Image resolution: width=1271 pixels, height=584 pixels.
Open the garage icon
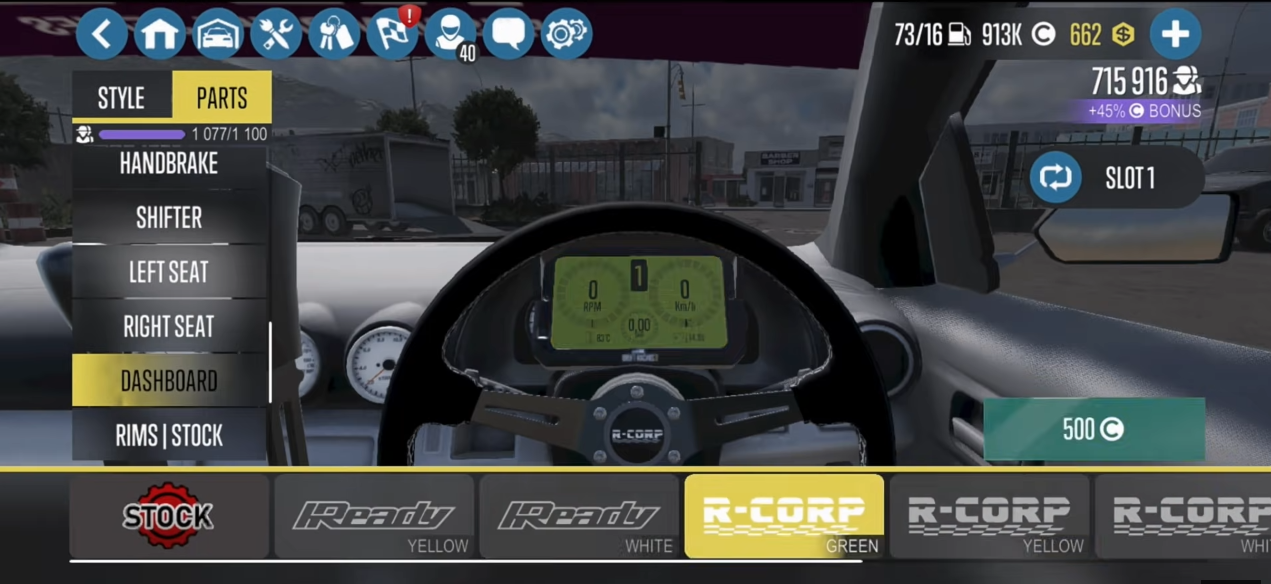click(218, 35)
